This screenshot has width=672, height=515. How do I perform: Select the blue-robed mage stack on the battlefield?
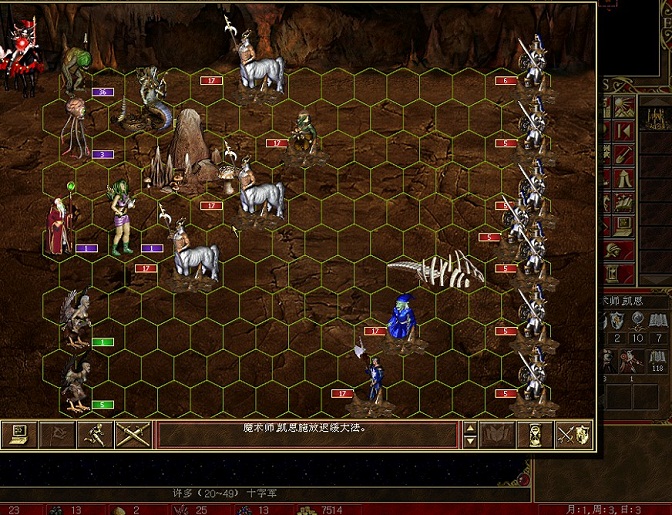[405, 319]
